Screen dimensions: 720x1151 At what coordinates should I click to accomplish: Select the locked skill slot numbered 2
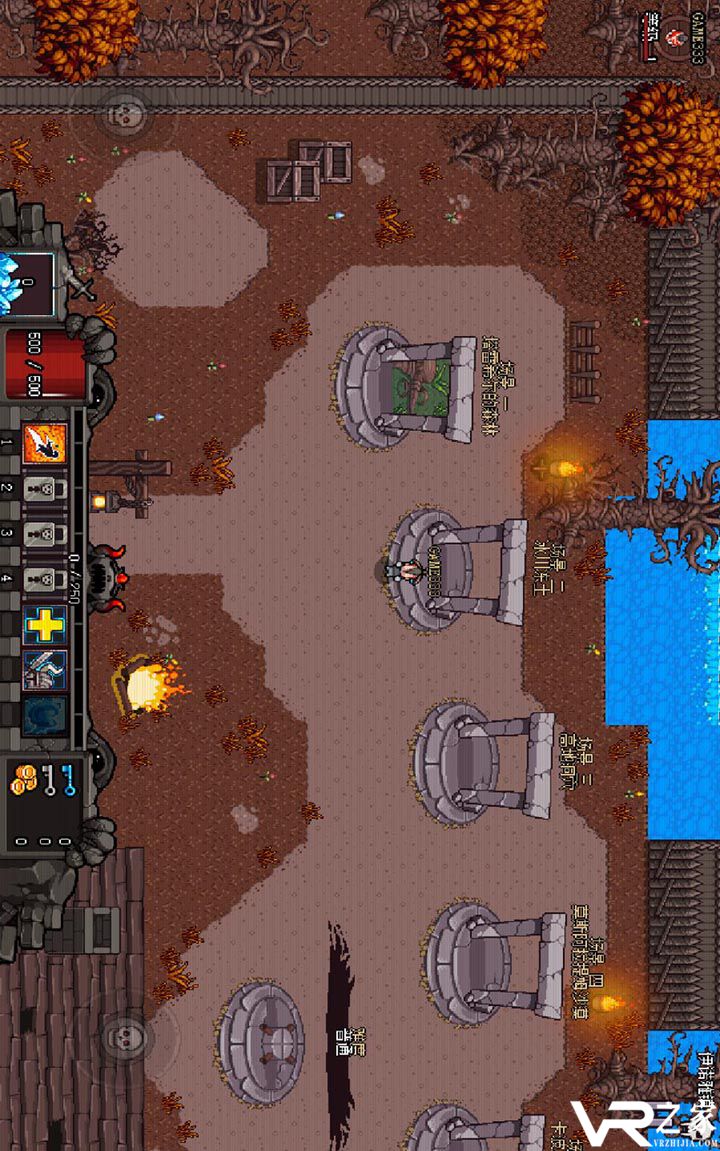tap(45, 489)
